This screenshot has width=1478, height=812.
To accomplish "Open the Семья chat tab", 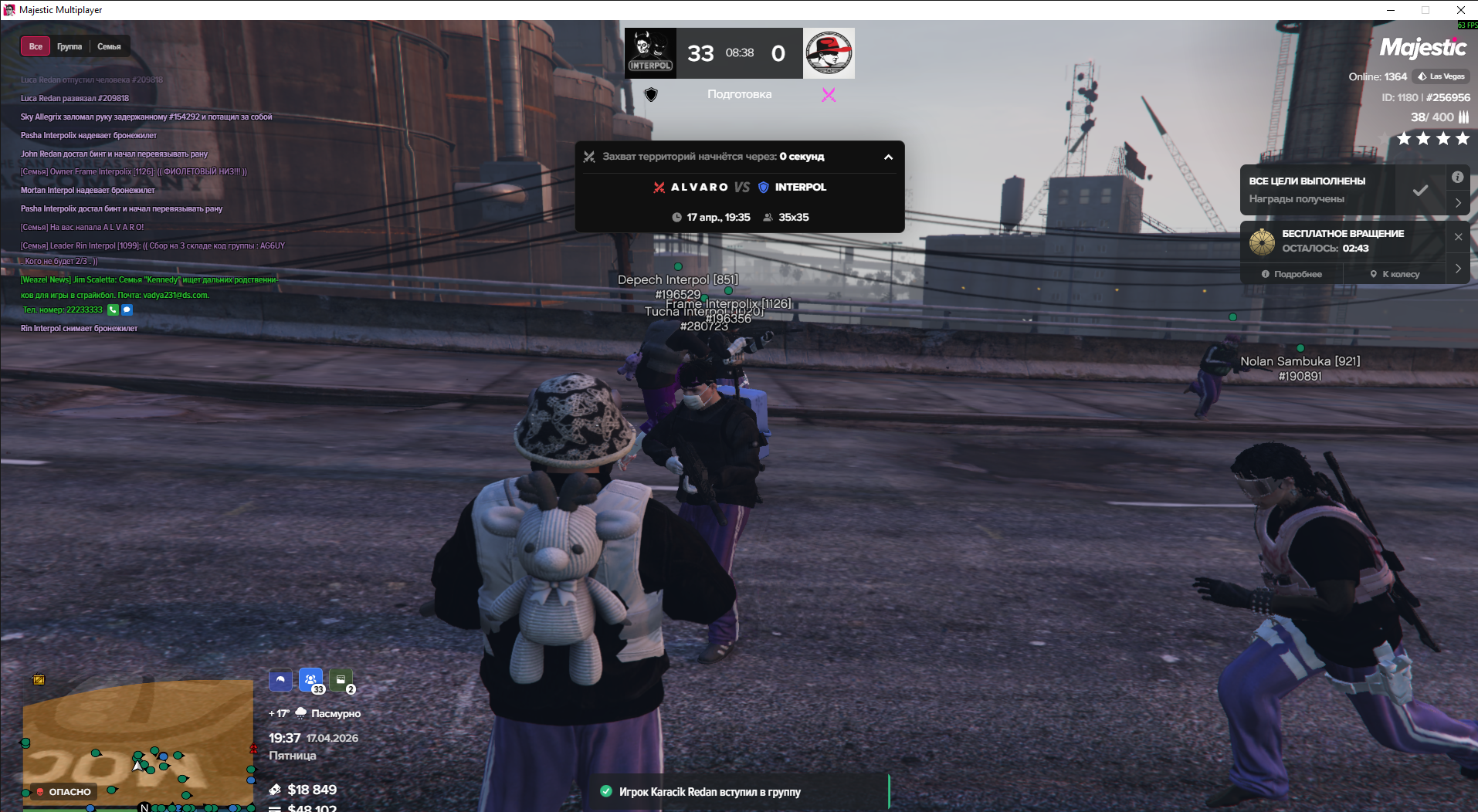I will pos(109,46).
